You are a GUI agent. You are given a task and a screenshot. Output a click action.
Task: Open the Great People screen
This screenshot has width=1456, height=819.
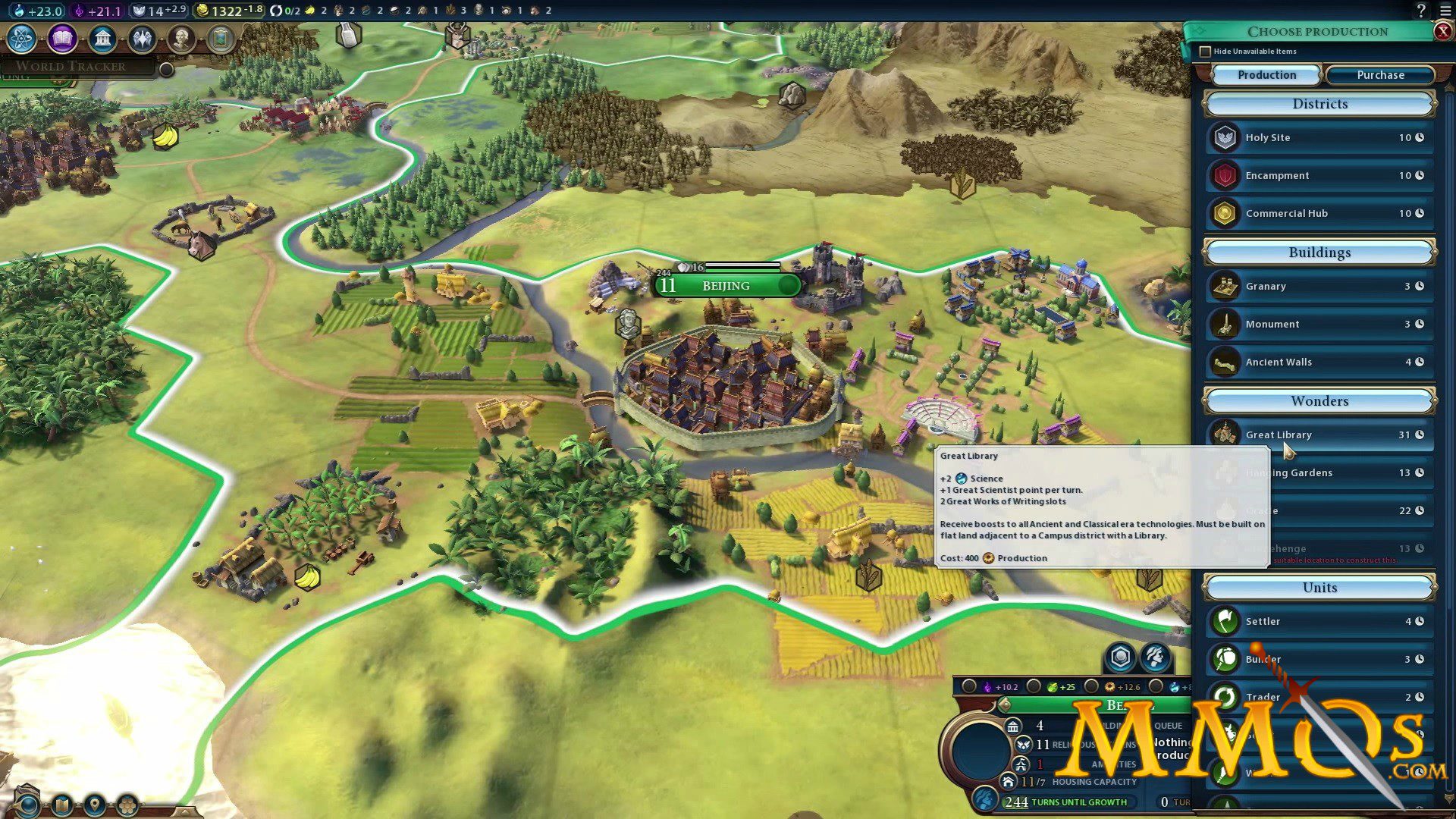coord(181,38)
